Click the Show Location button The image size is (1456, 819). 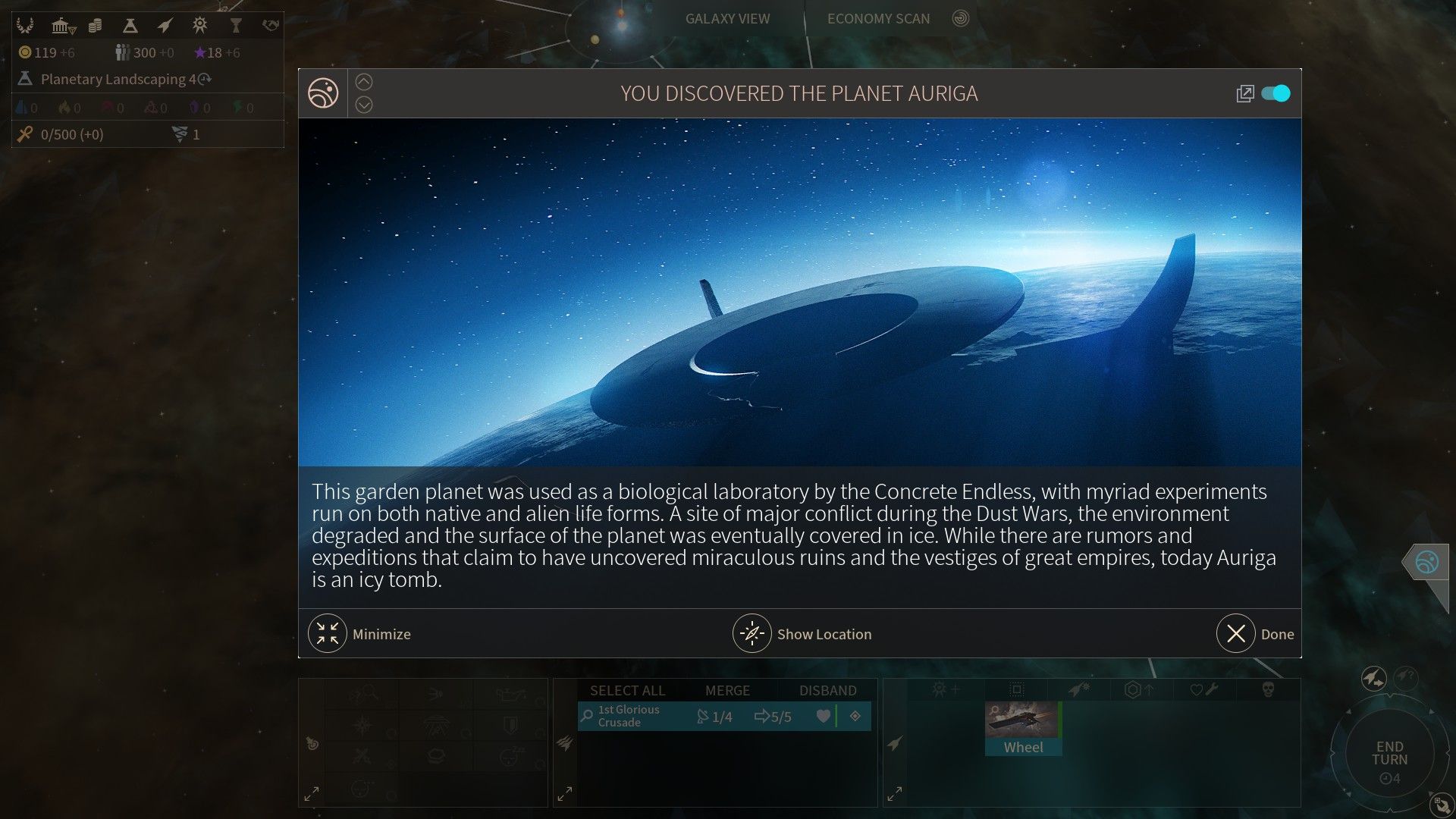point(802,634)
